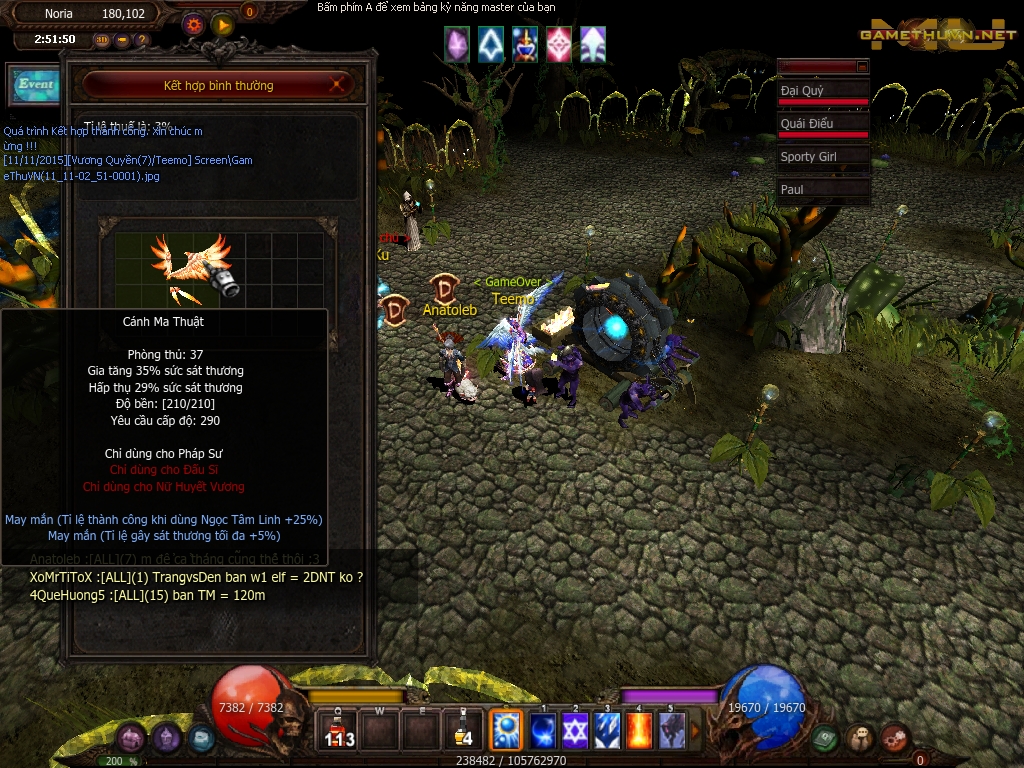
Task: Choose party member Paul
Action: coord(822,190)
